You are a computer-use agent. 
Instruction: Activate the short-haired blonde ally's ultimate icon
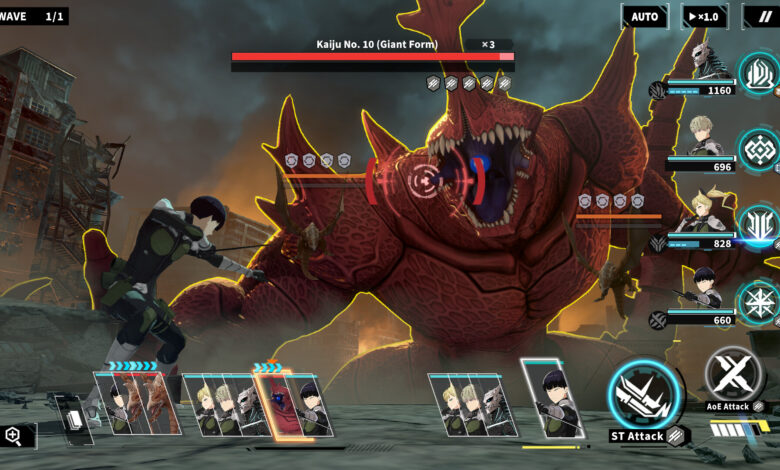pyautogui.click(x=759, y=150)
